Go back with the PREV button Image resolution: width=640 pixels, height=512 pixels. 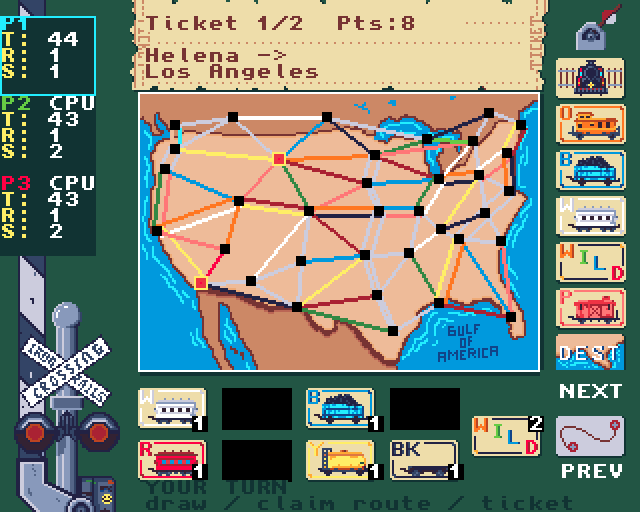pos(590,470)
